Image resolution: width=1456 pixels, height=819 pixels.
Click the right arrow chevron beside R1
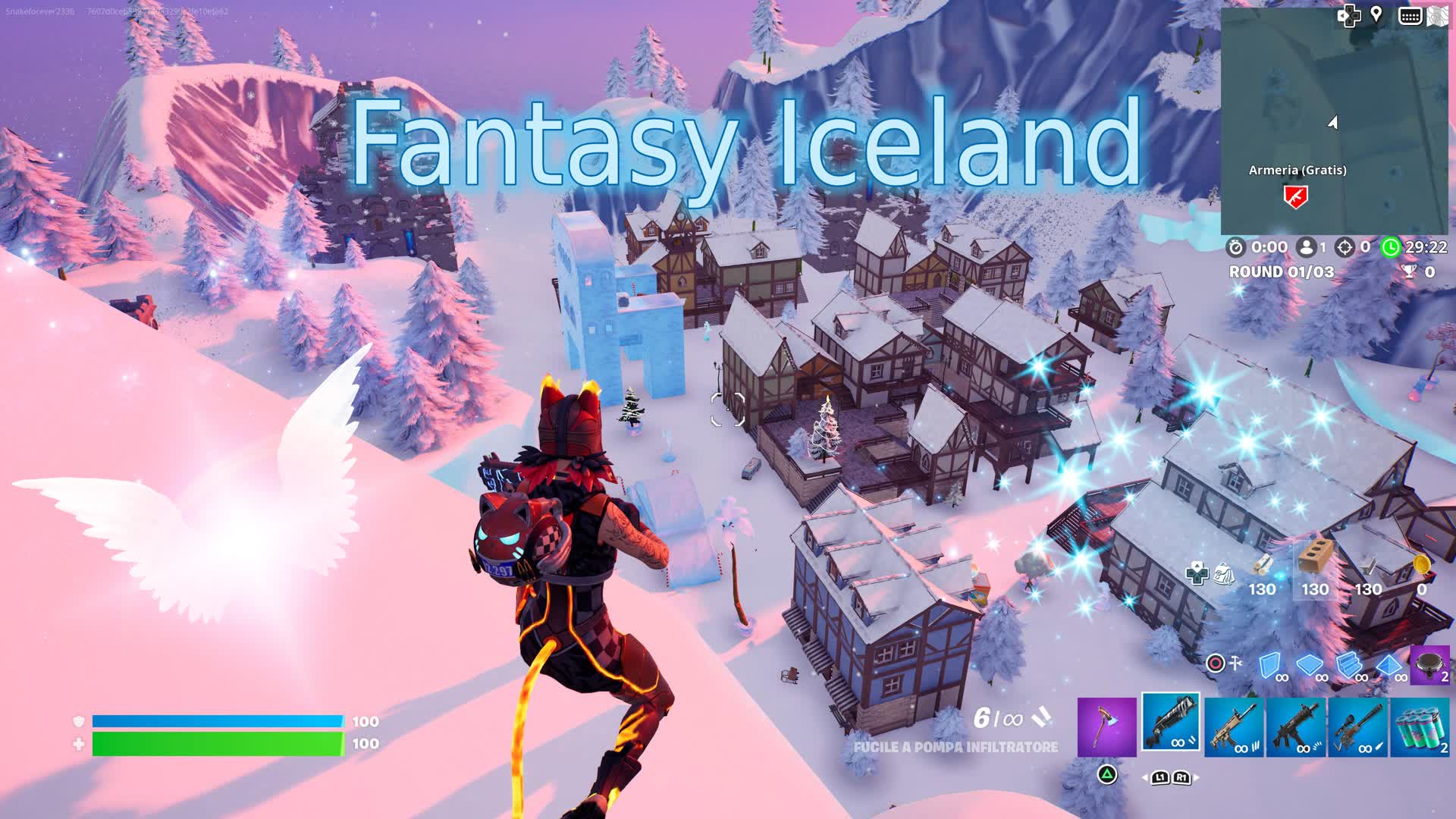point(1196,778)
